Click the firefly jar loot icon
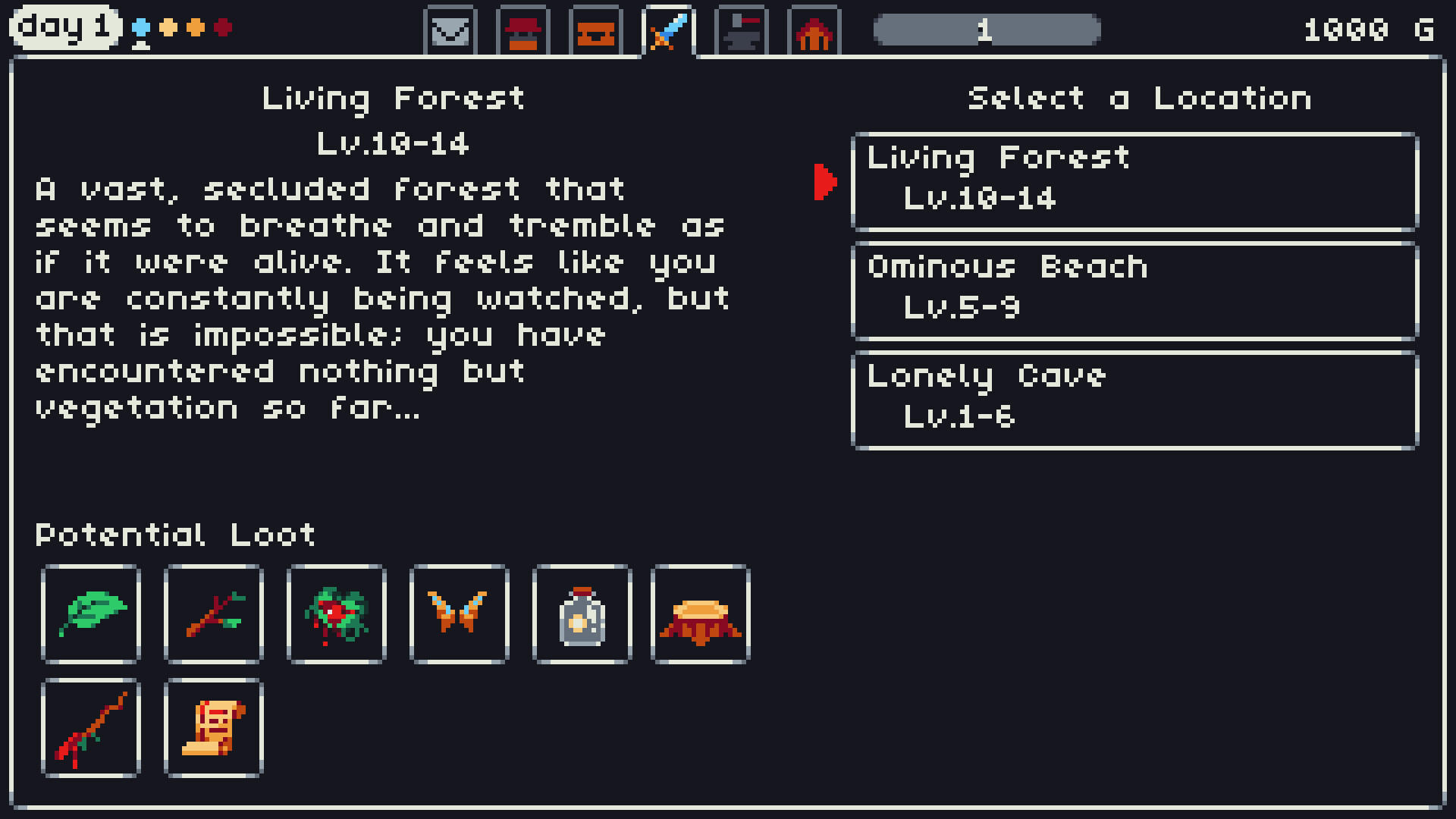The height and width of the screenshot is (819, 1456). tap(582, 615)
